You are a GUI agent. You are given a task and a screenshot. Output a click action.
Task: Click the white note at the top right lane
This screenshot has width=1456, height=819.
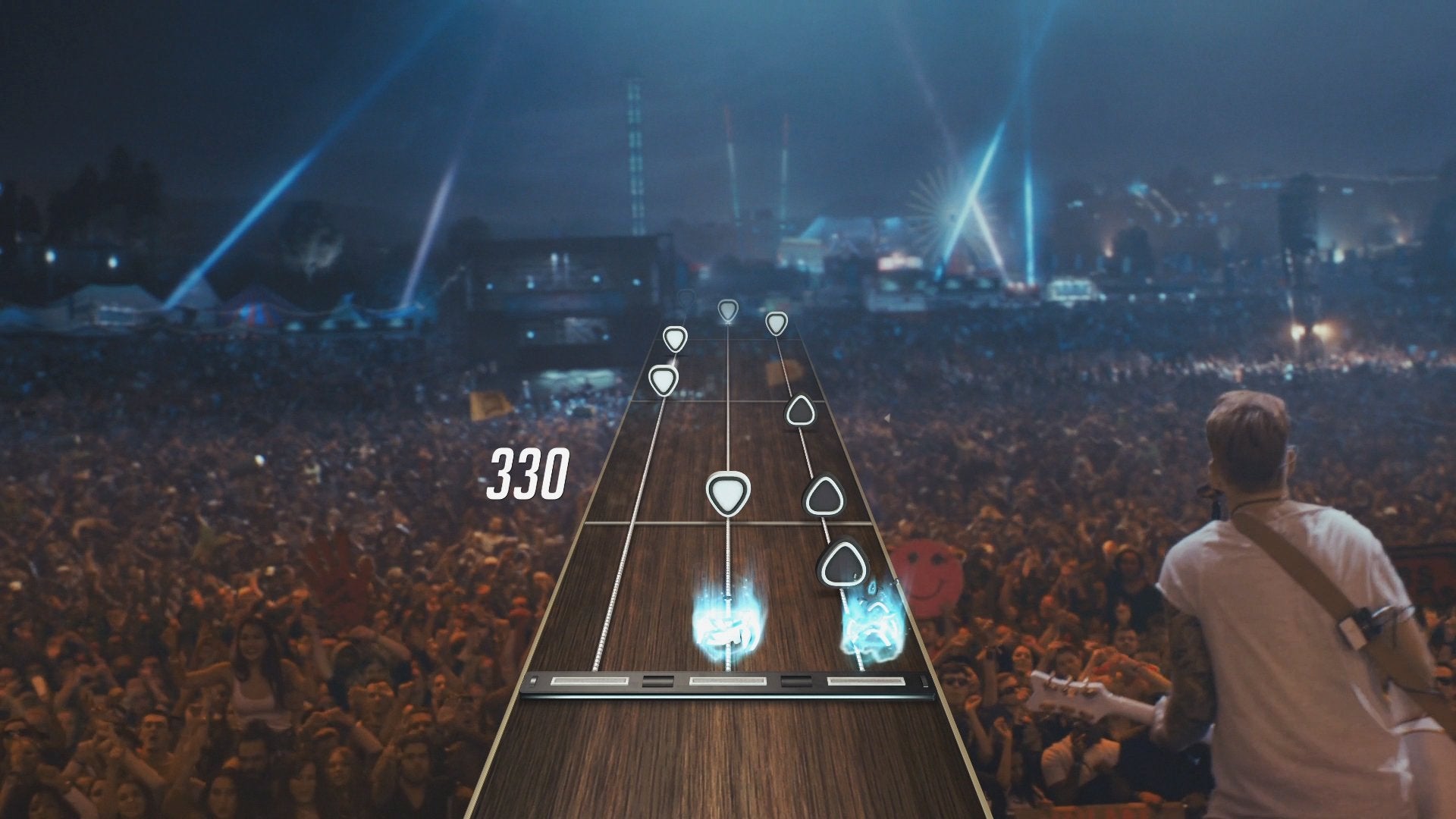coord(776,322)
